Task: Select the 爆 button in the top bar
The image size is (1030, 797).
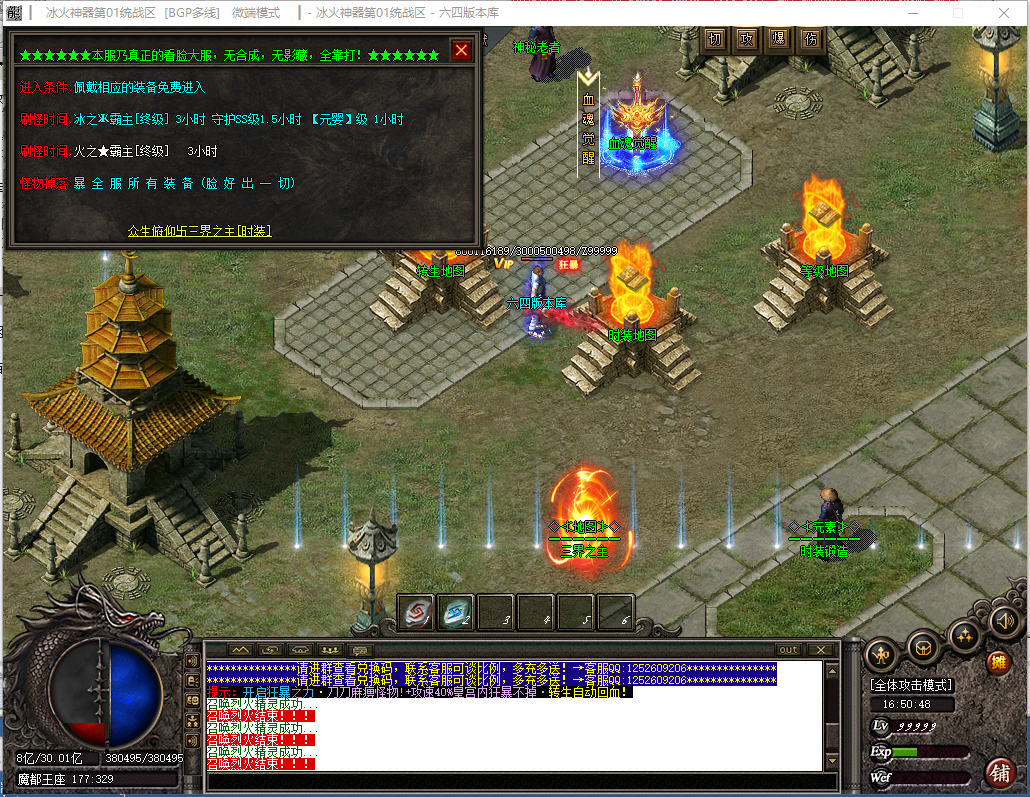Action: click(x=779, y=40)
